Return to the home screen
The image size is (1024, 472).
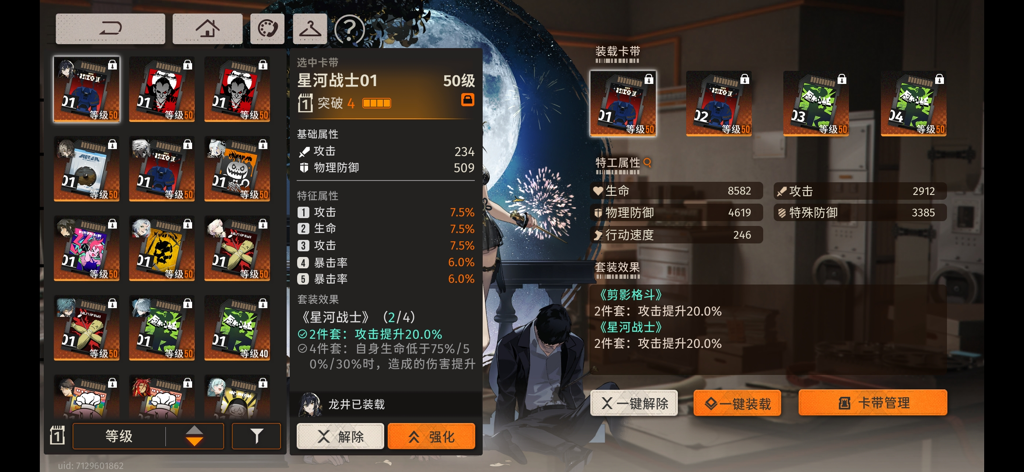[207, 29]
